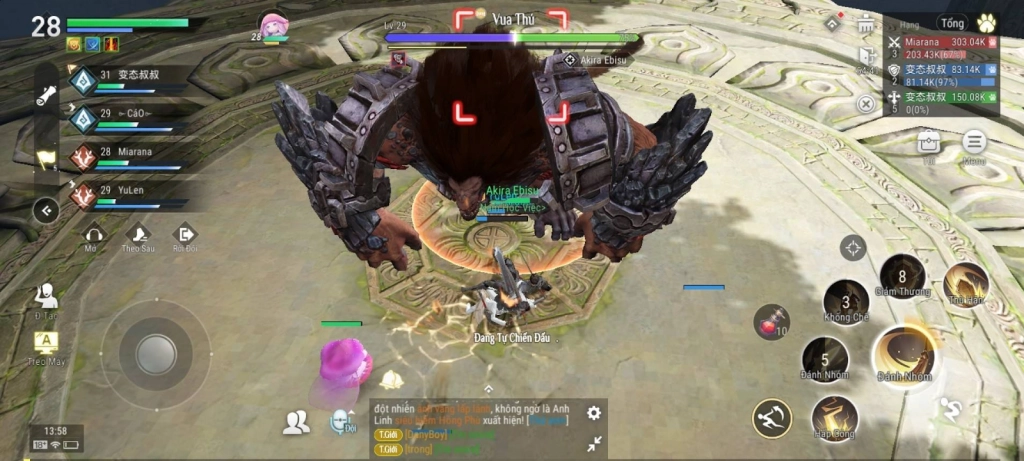Activate the Giảm Thương skill
Screen dimensions: 1024x461
[902, 277]
